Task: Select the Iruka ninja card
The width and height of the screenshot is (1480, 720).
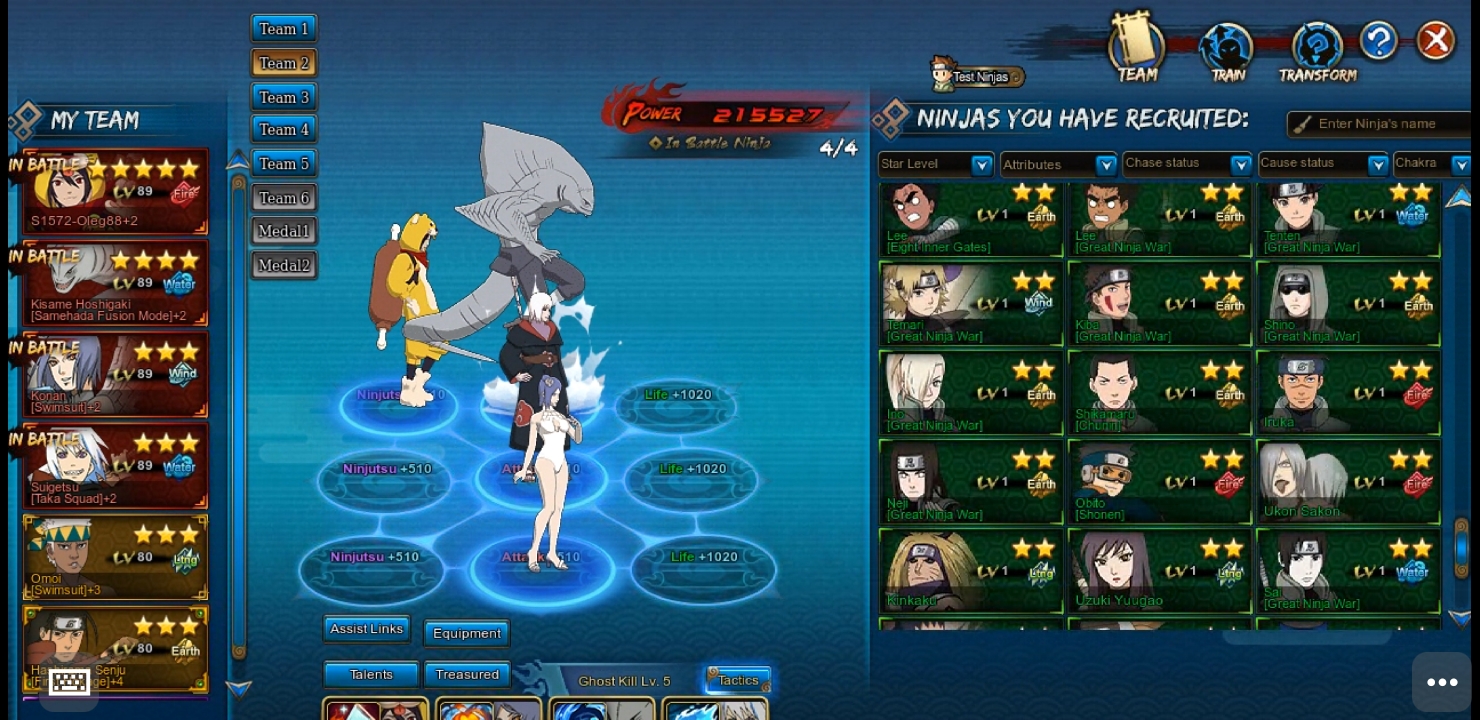Action: 1348,393
